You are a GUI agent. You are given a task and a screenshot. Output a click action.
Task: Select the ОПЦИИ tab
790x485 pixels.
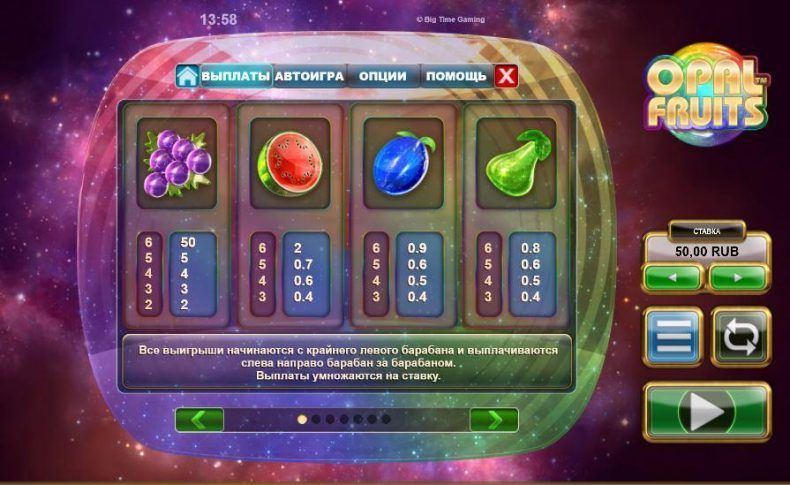pos(382,76)
